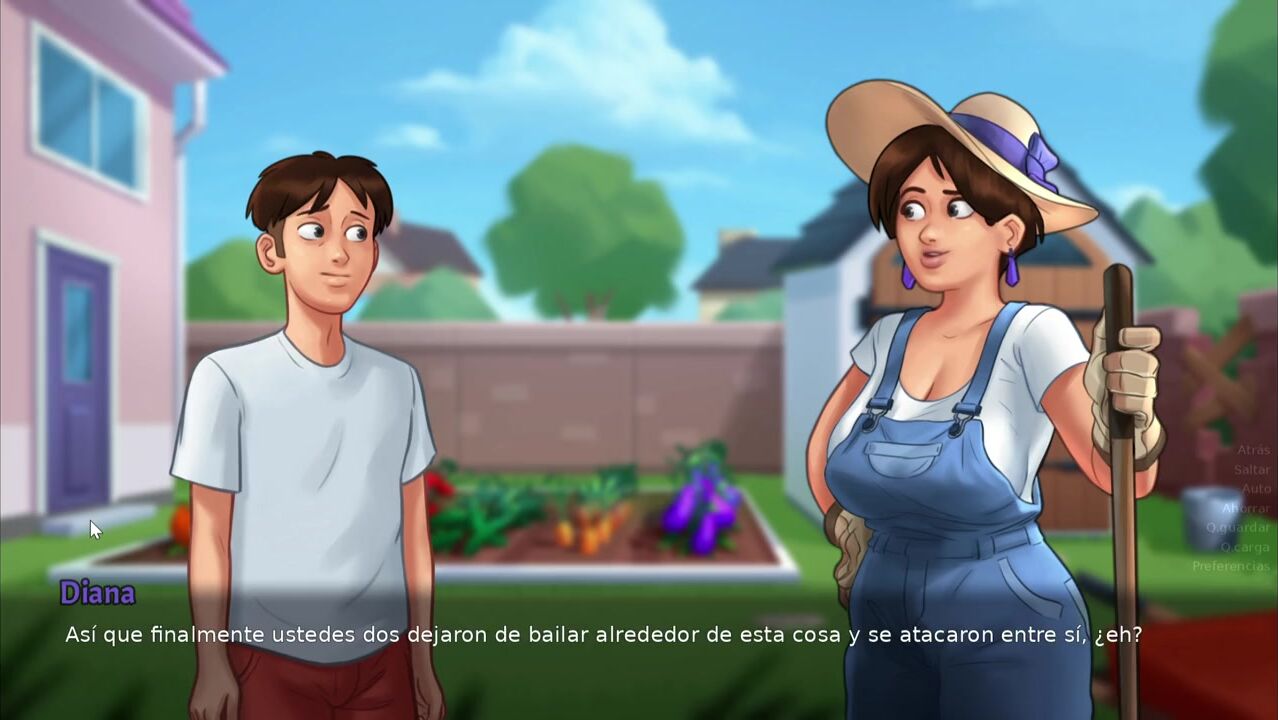Screen dimensions: 1278x720
Task: Go back with the Atrás button
Action: coord(1252,450)
